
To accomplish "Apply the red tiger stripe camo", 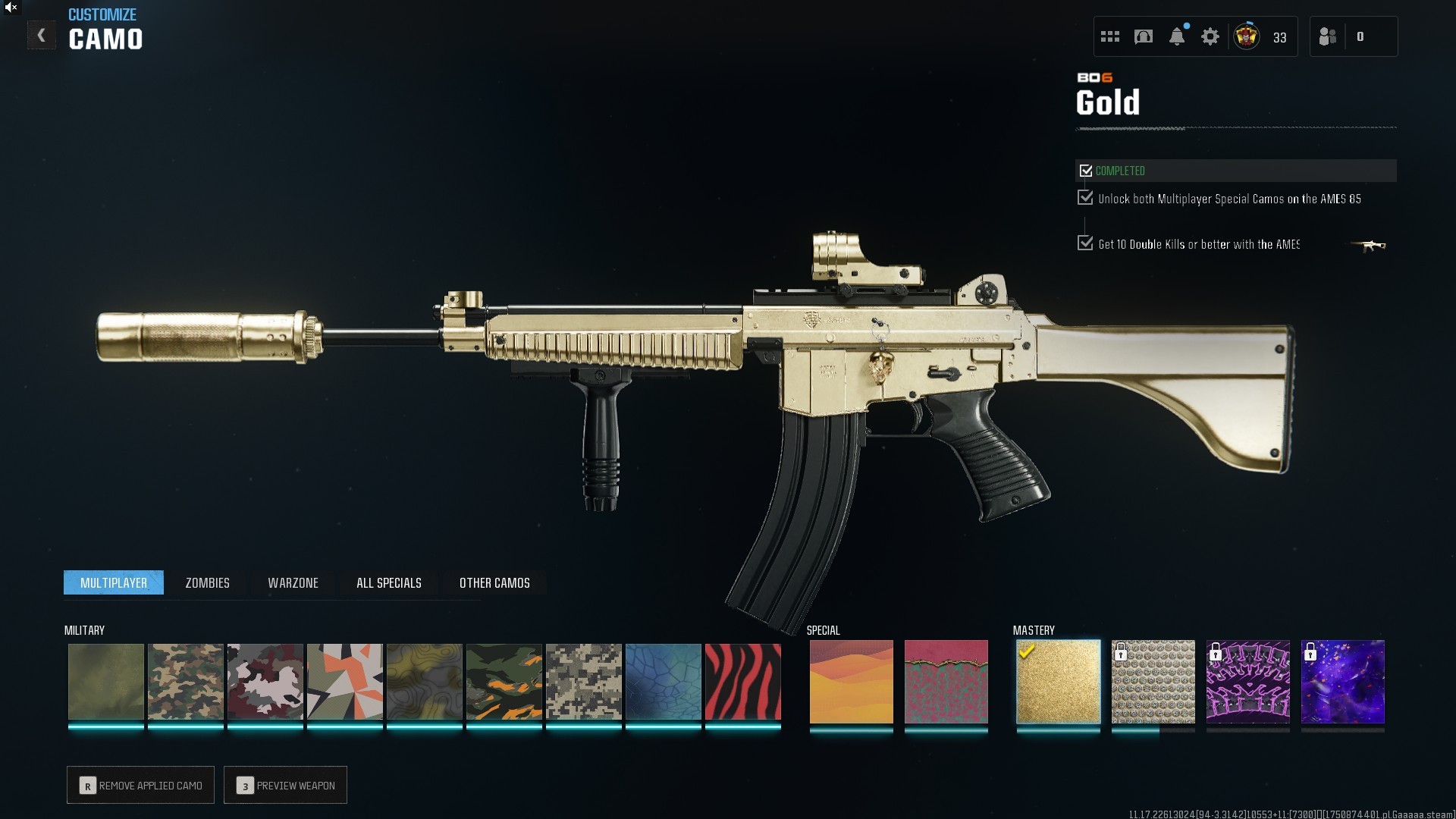I will [x=742, y=681].
